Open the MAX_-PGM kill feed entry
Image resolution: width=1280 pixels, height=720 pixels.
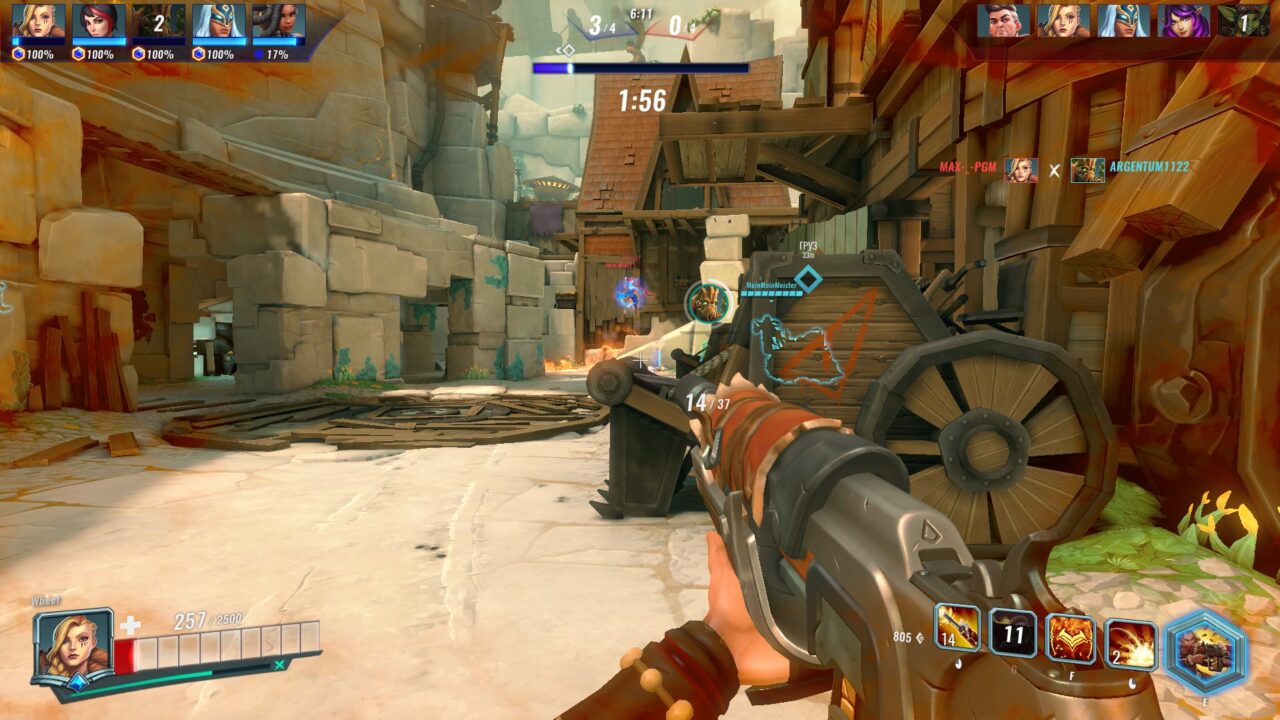[967, 167]
